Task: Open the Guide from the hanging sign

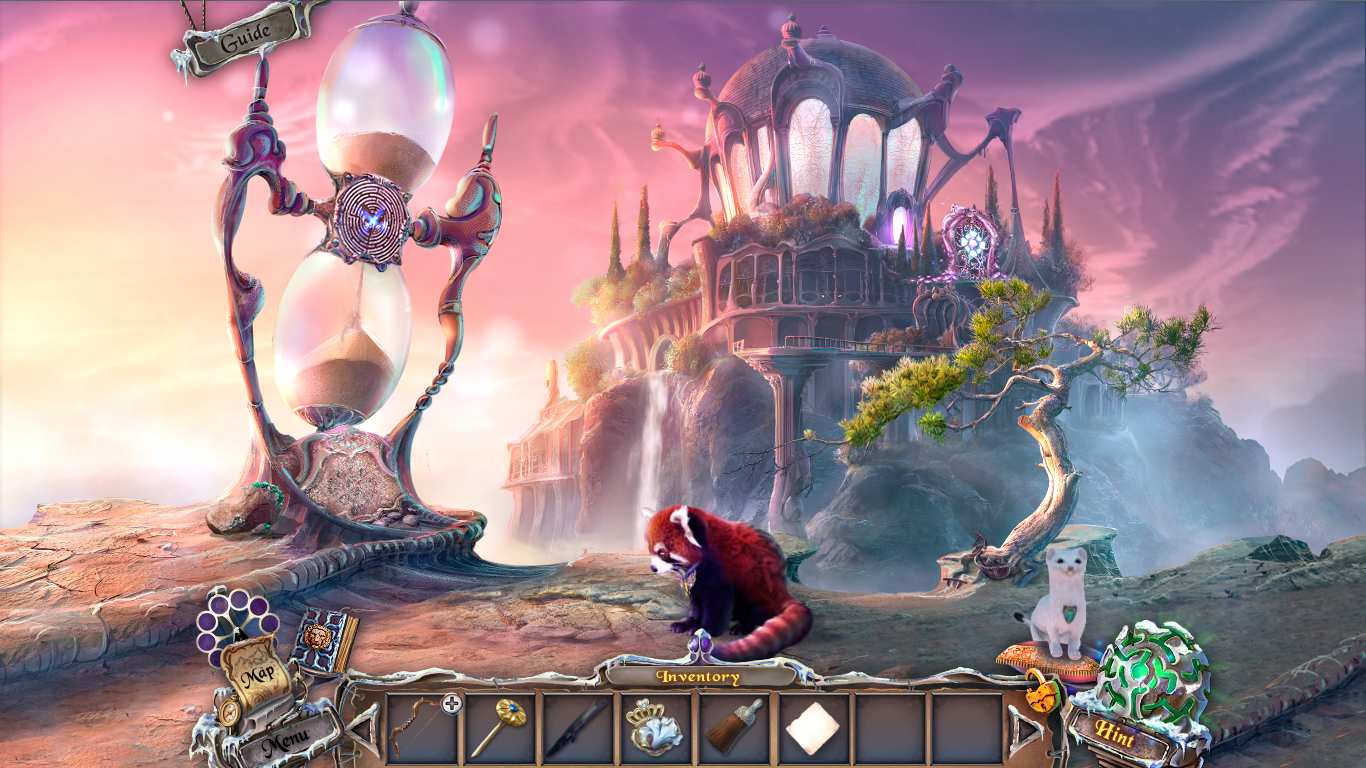Action: (x=246, y=34)
